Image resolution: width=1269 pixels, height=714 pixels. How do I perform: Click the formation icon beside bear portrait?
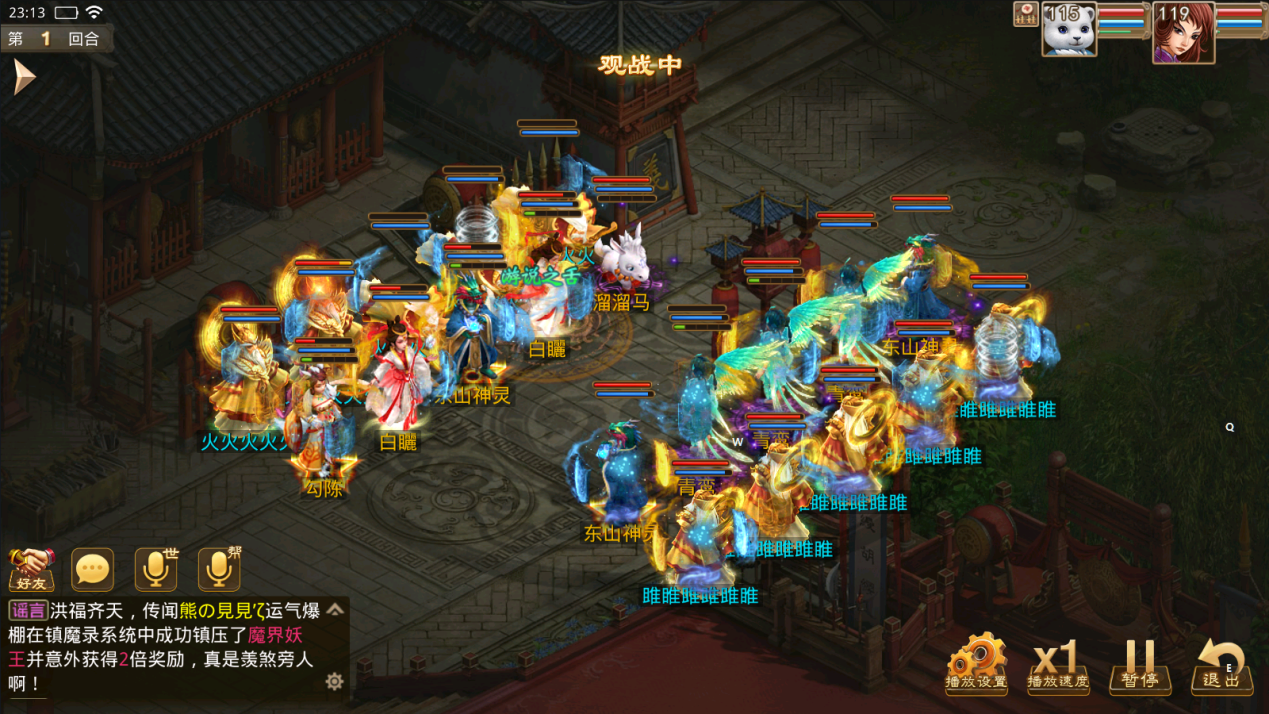[x=1025, y=14]
